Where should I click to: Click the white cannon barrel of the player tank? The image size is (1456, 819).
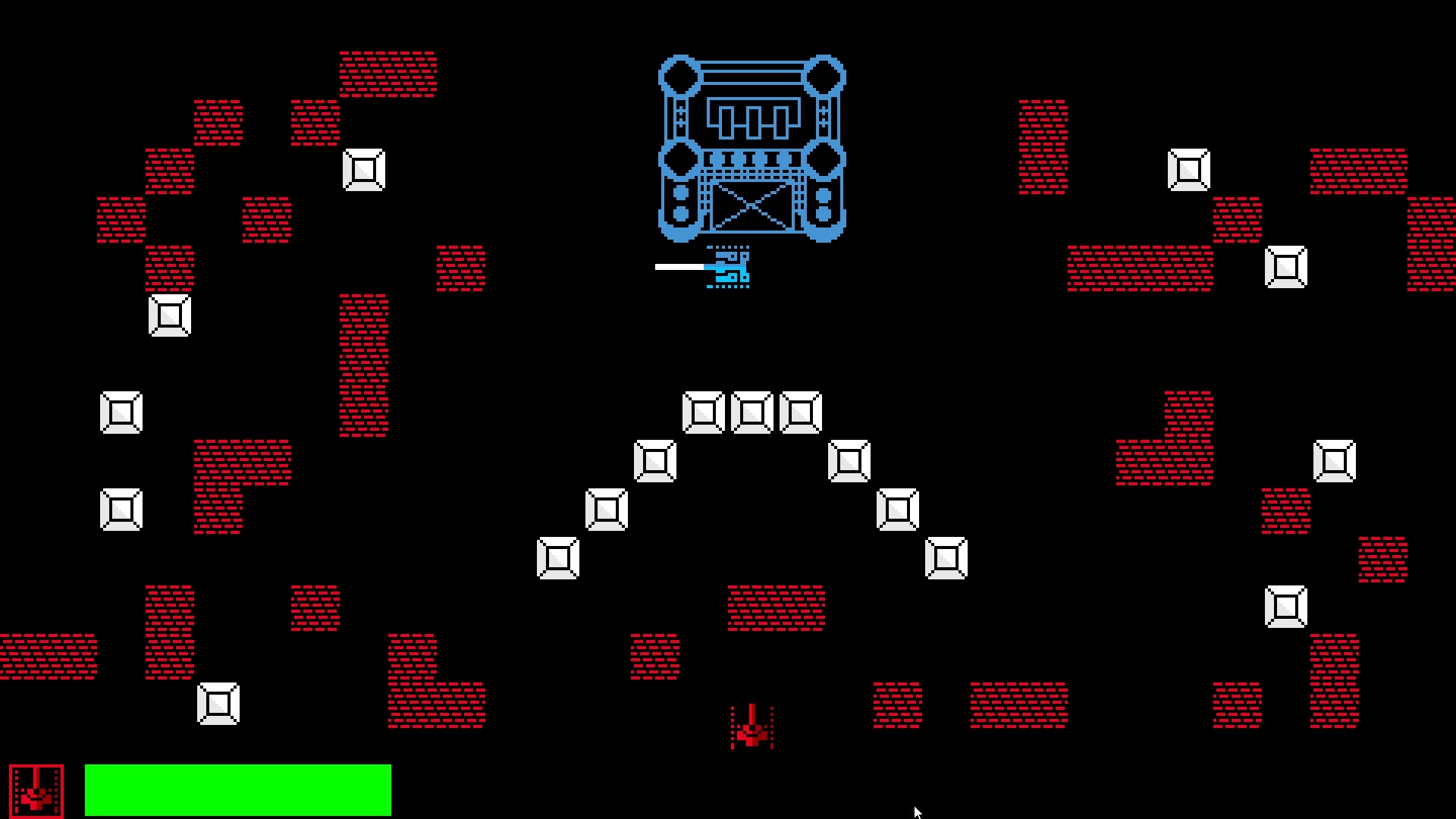679,267
